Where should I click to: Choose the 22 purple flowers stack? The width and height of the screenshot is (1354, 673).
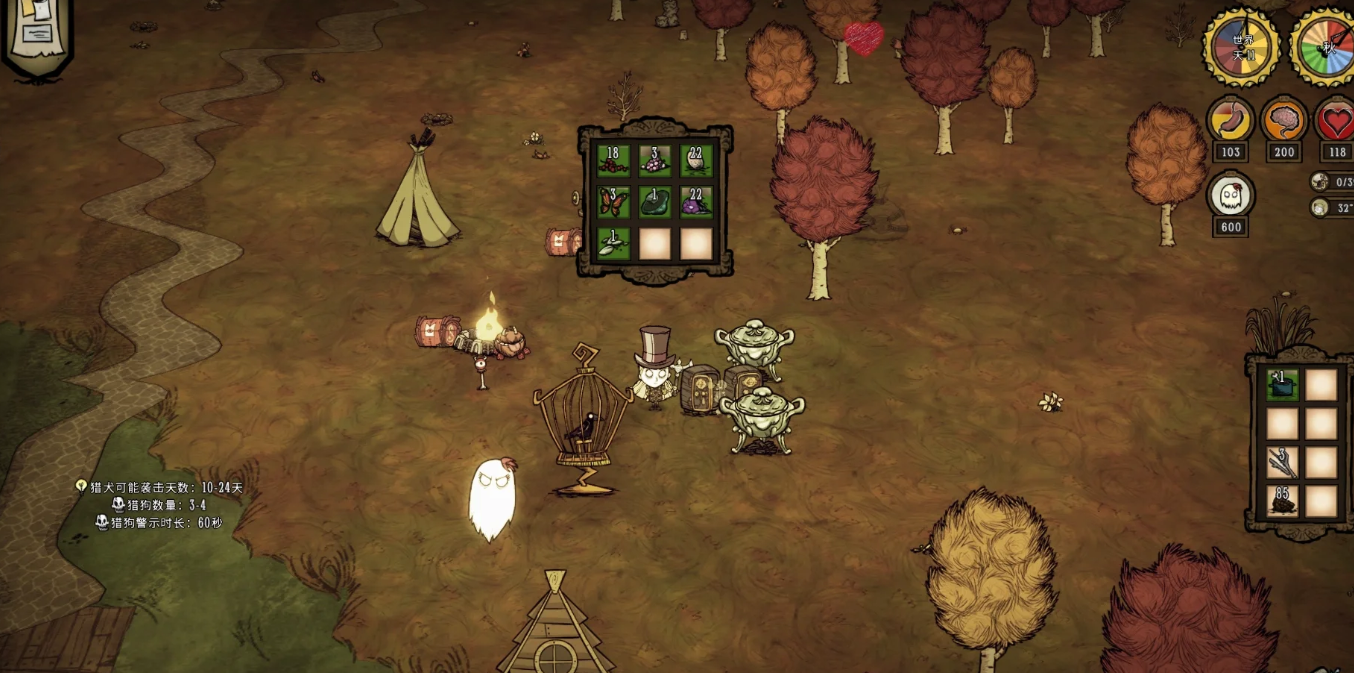point(696,202)
